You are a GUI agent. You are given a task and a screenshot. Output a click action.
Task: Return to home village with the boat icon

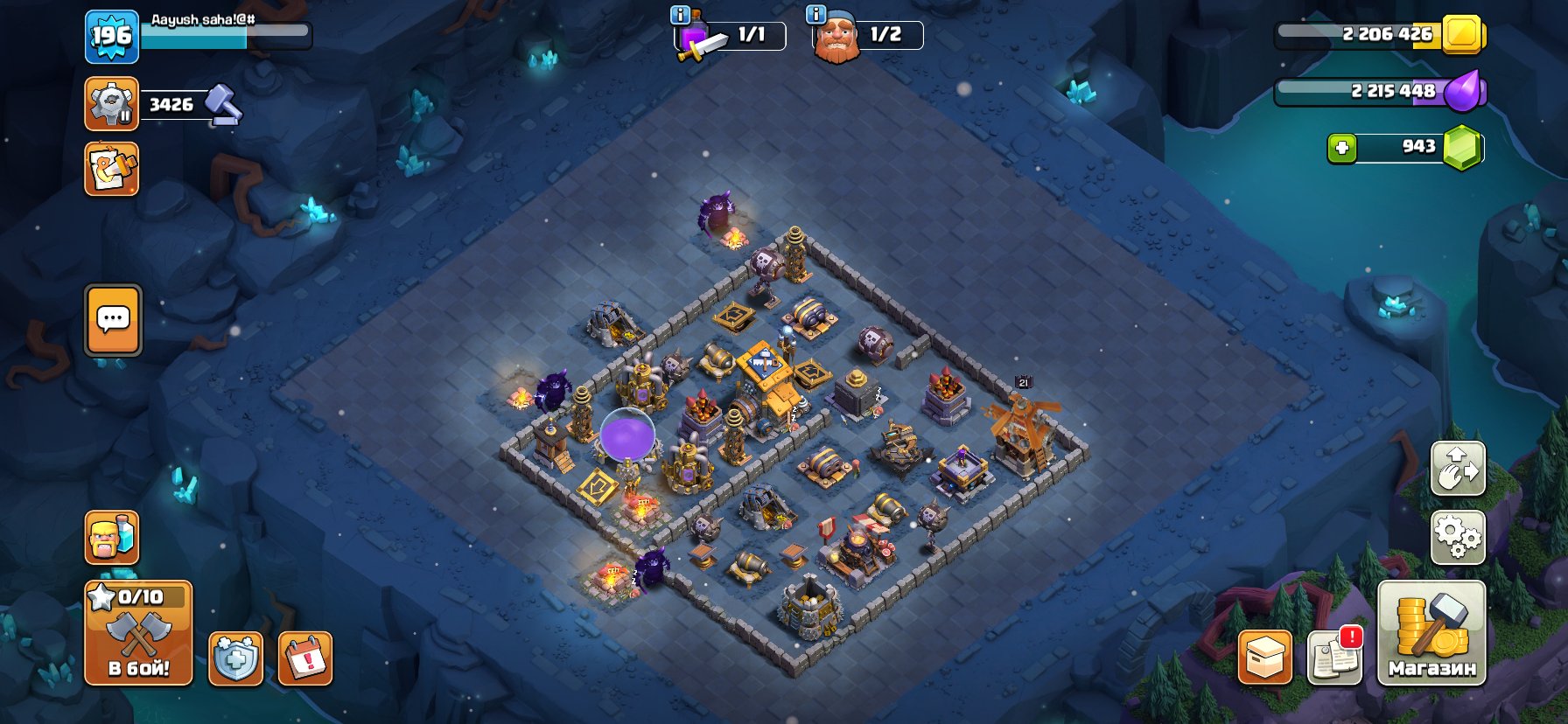point(1458,469)
